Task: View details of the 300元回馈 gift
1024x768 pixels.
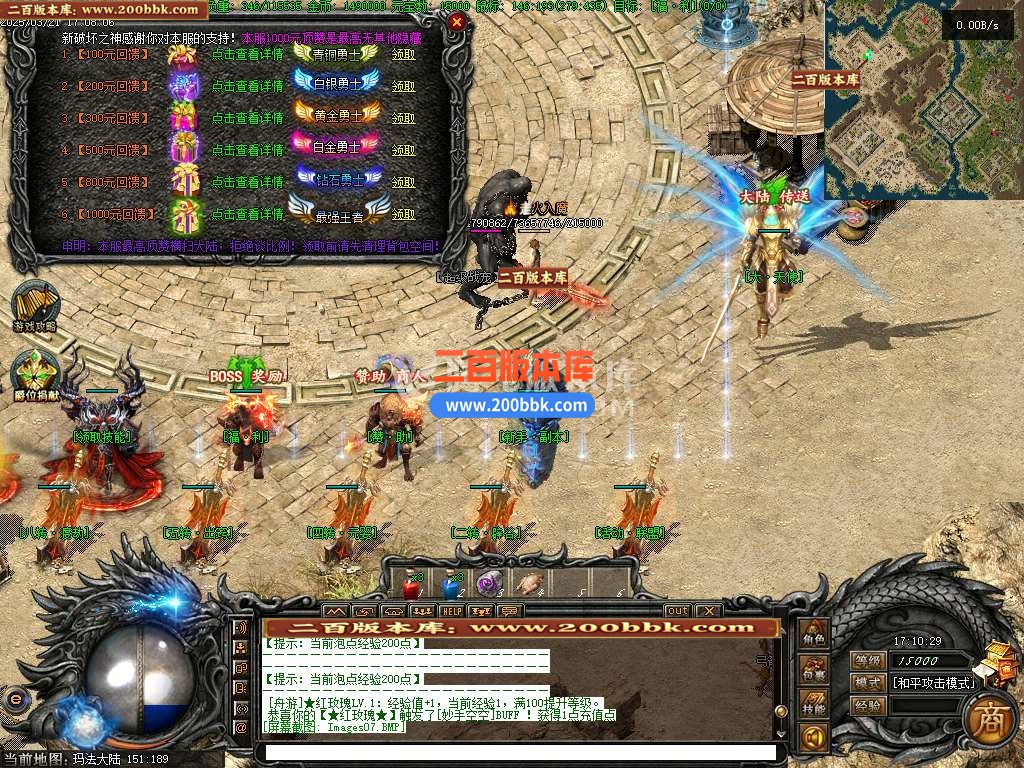Action: coord(247,118)
